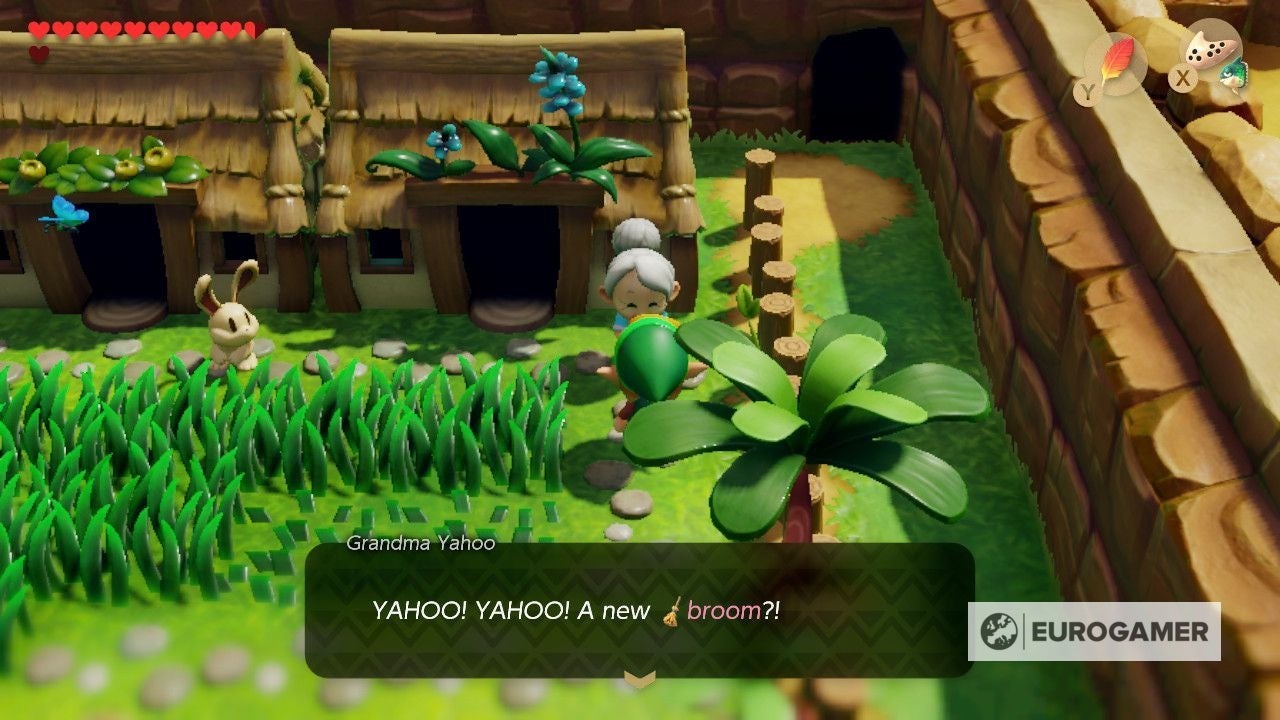Click the half-empty heart at the meter's end
Screen dimensions: 1280x720
251,29
